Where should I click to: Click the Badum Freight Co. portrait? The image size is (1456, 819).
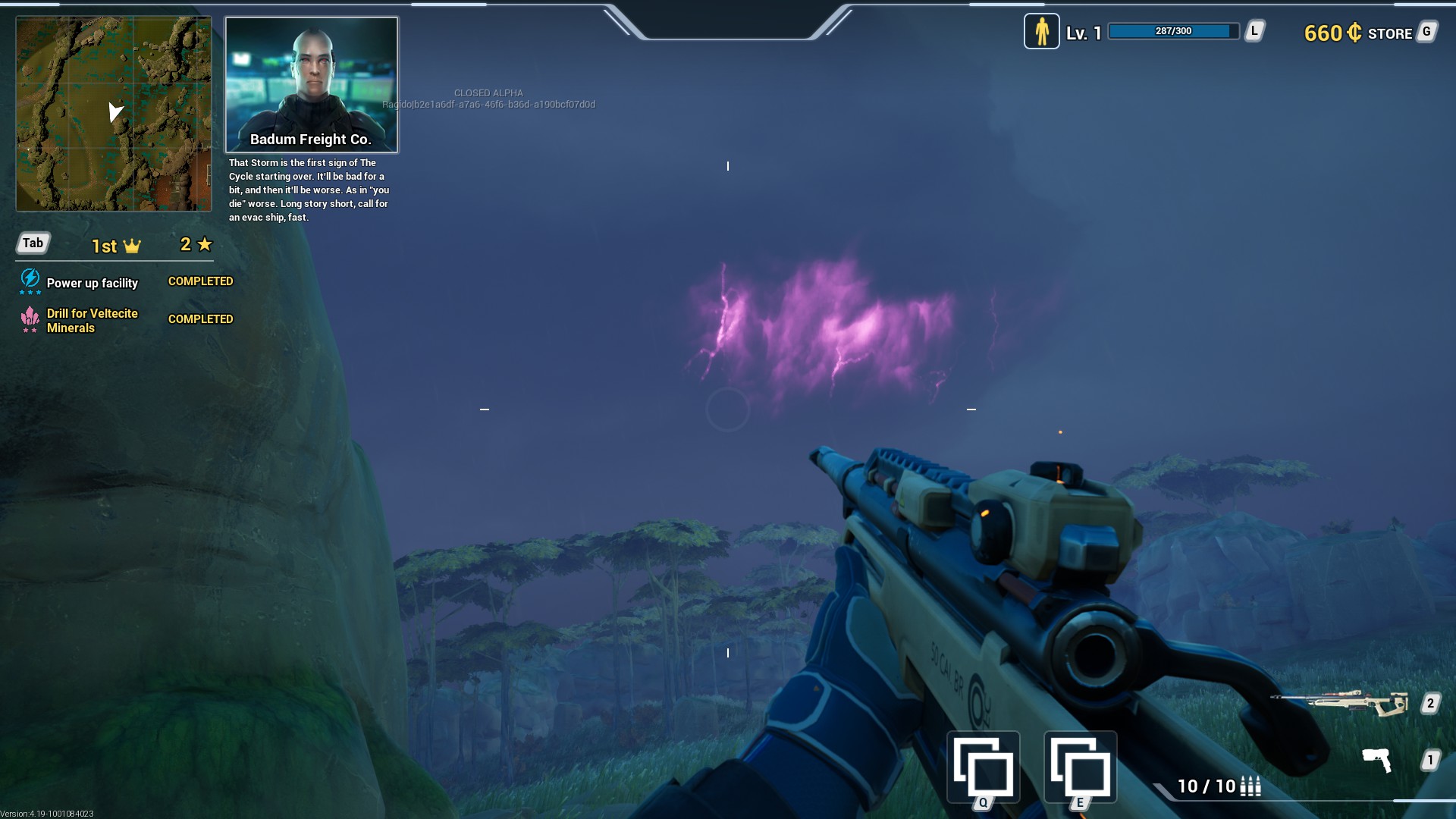click(x=312, y=85)
